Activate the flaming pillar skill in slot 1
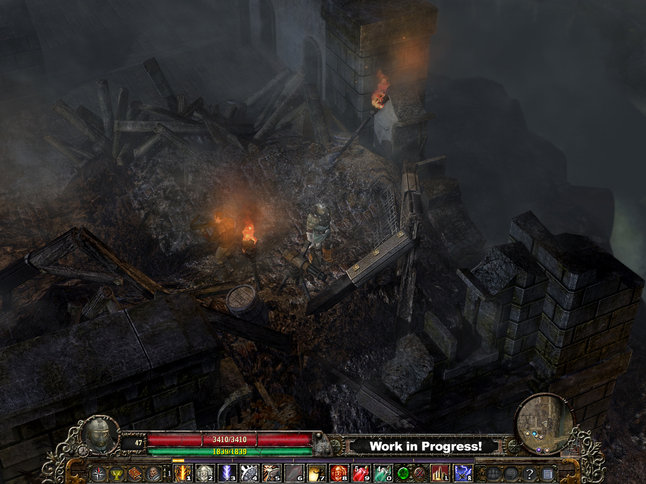 click(183, 473)
